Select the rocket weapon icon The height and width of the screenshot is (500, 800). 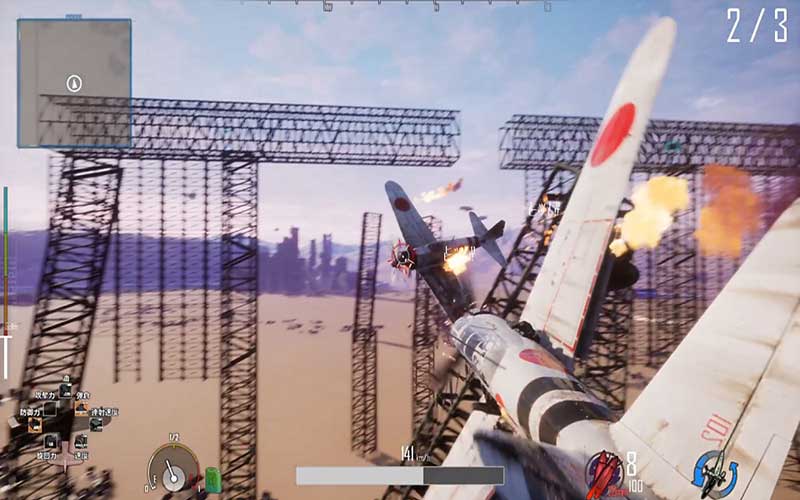pyautogui.click(x=604, y=471)
